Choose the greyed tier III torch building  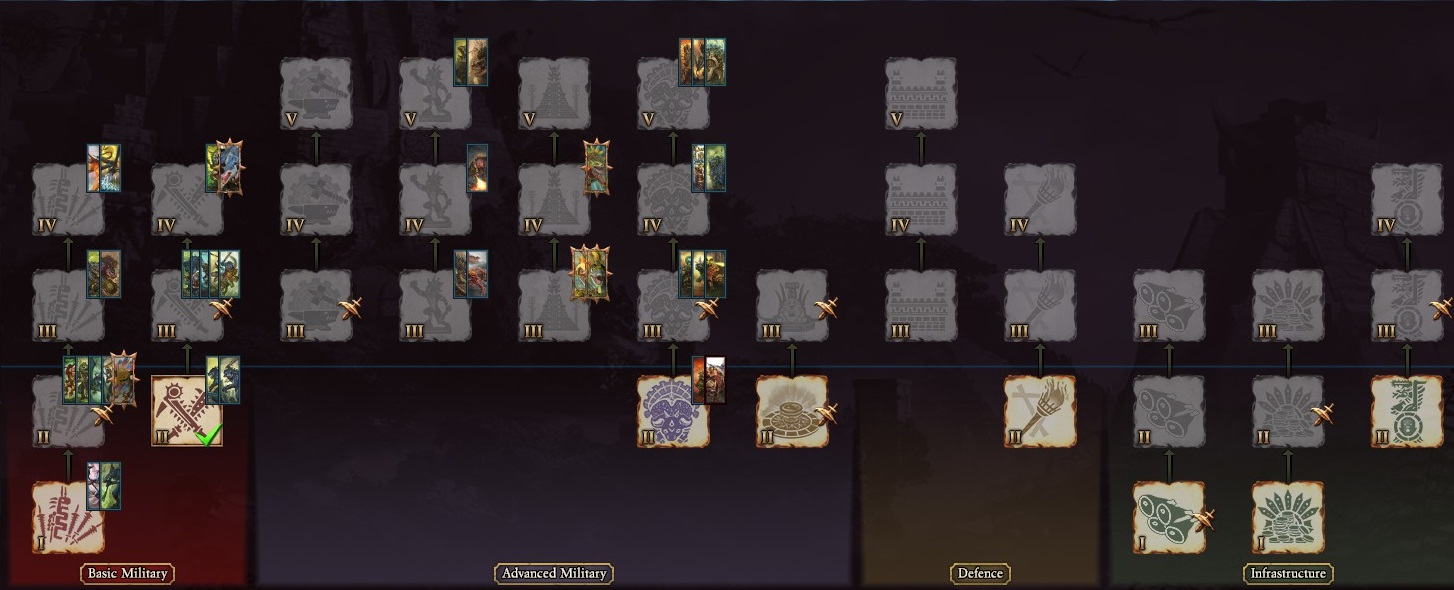pos(1040,305)
